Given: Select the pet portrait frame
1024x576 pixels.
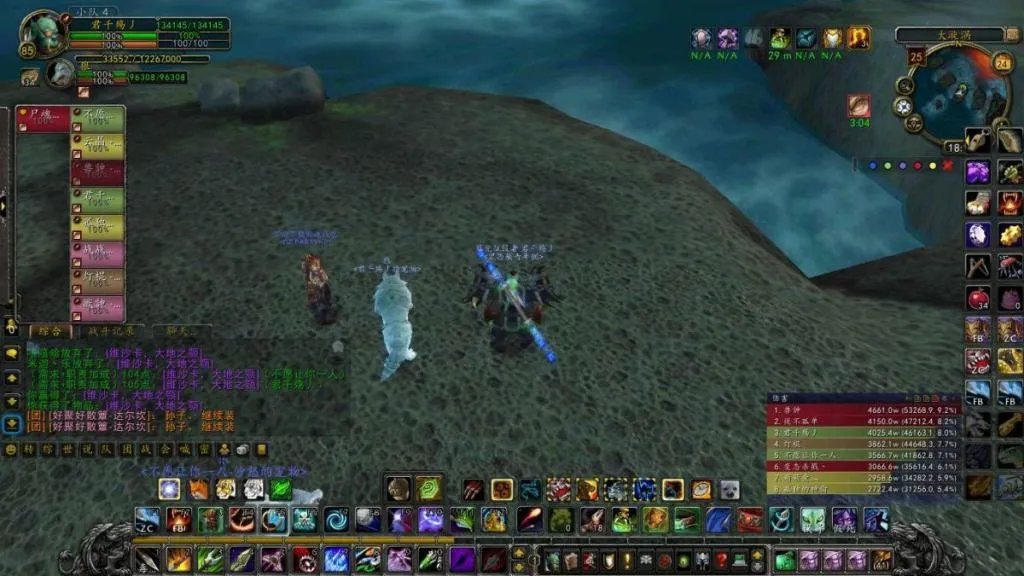Looking at the screenshot, I should (61, 72).
